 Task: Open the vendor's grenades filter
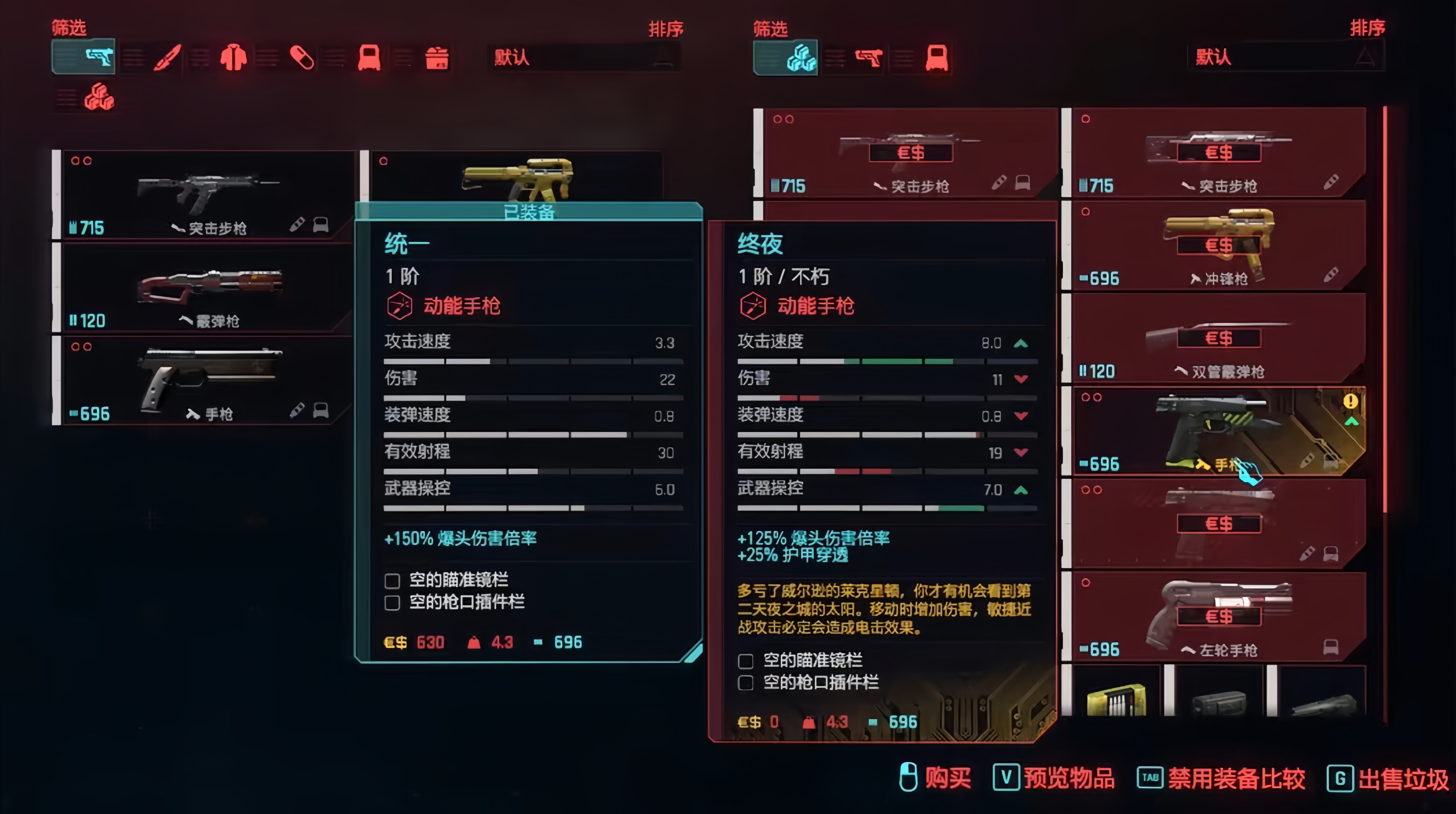click(937, 57)
